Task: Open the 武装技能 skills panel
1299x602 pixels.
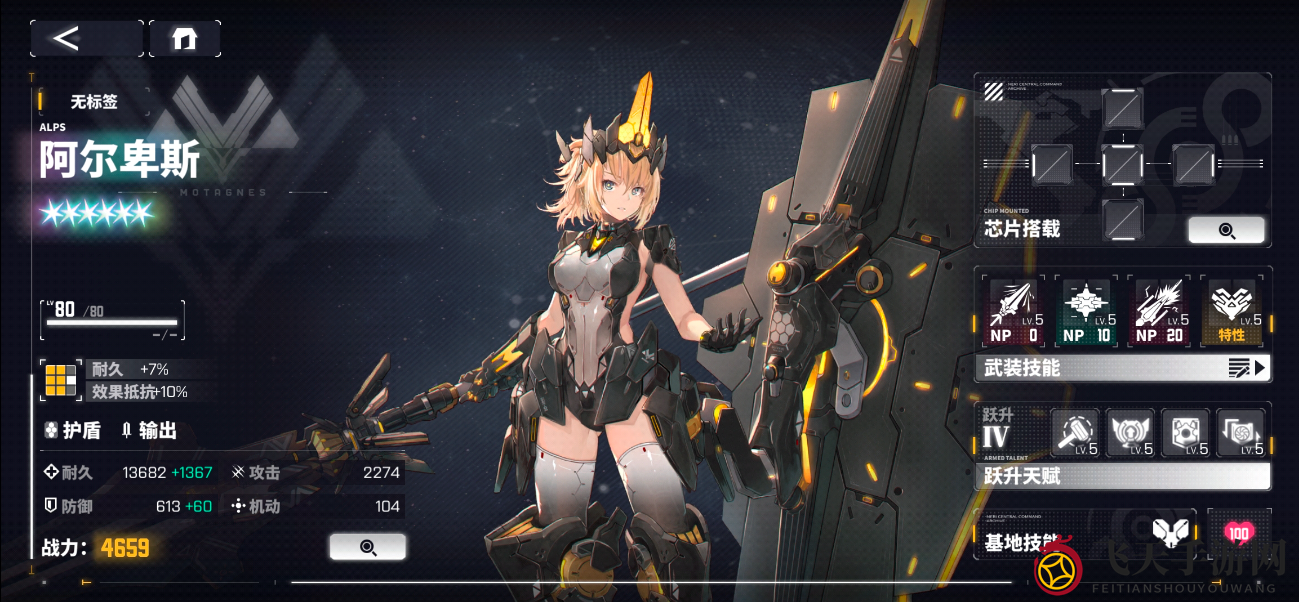Action: [x=1122, y=368]
